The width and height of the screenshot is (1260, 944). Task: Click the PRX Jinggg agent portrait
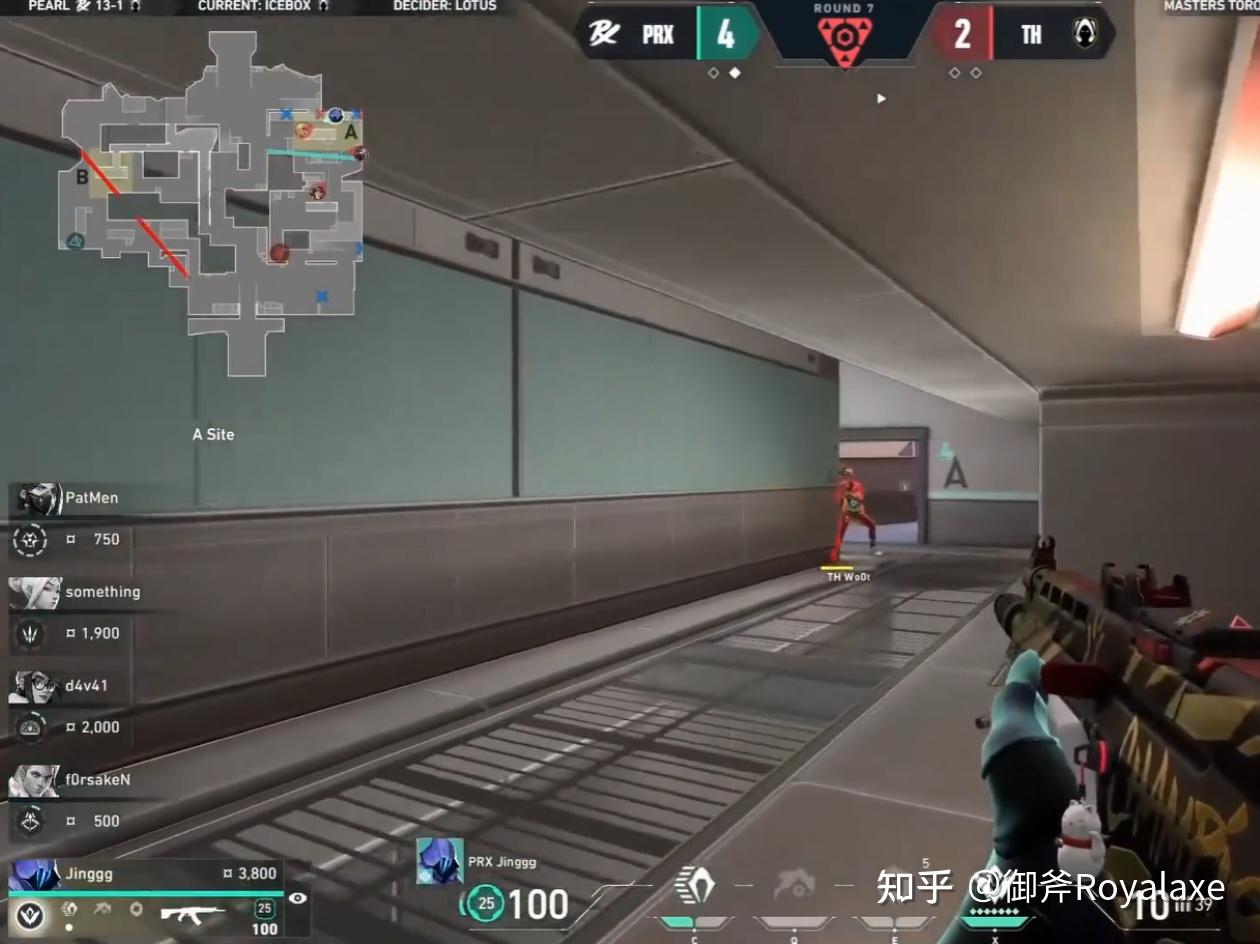tap(440, 861)
